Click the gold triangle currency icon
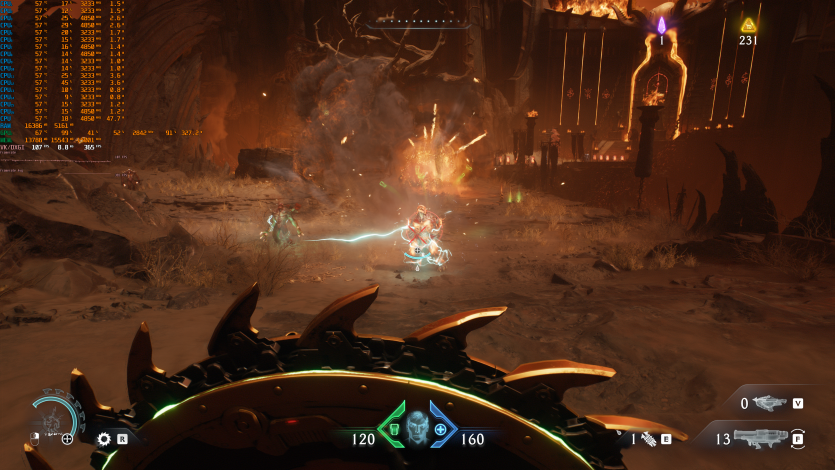 click(x=748, y=25)
